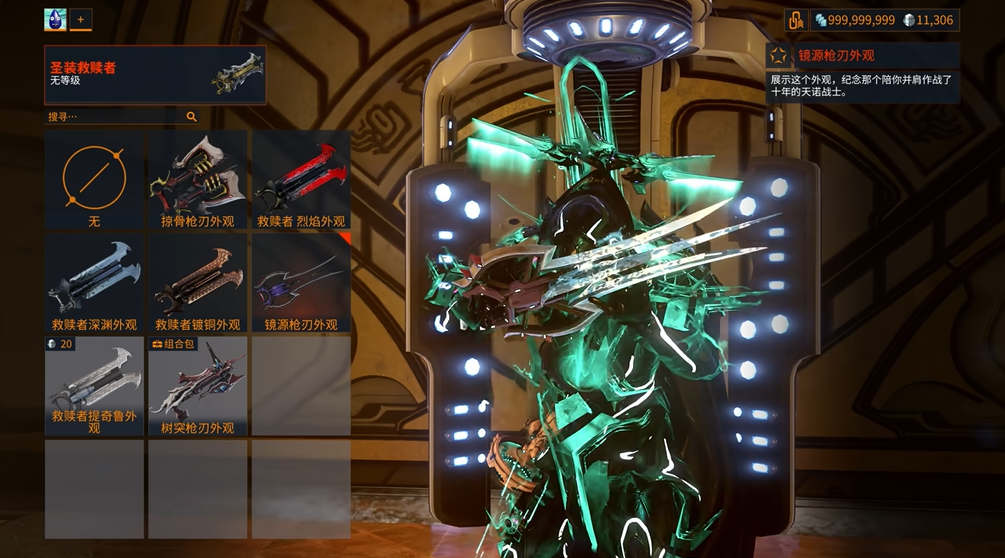This screenshot has width=1005, height=558.
Task: Pick the 救赎者深渊外观 skin
Action: 94,284
